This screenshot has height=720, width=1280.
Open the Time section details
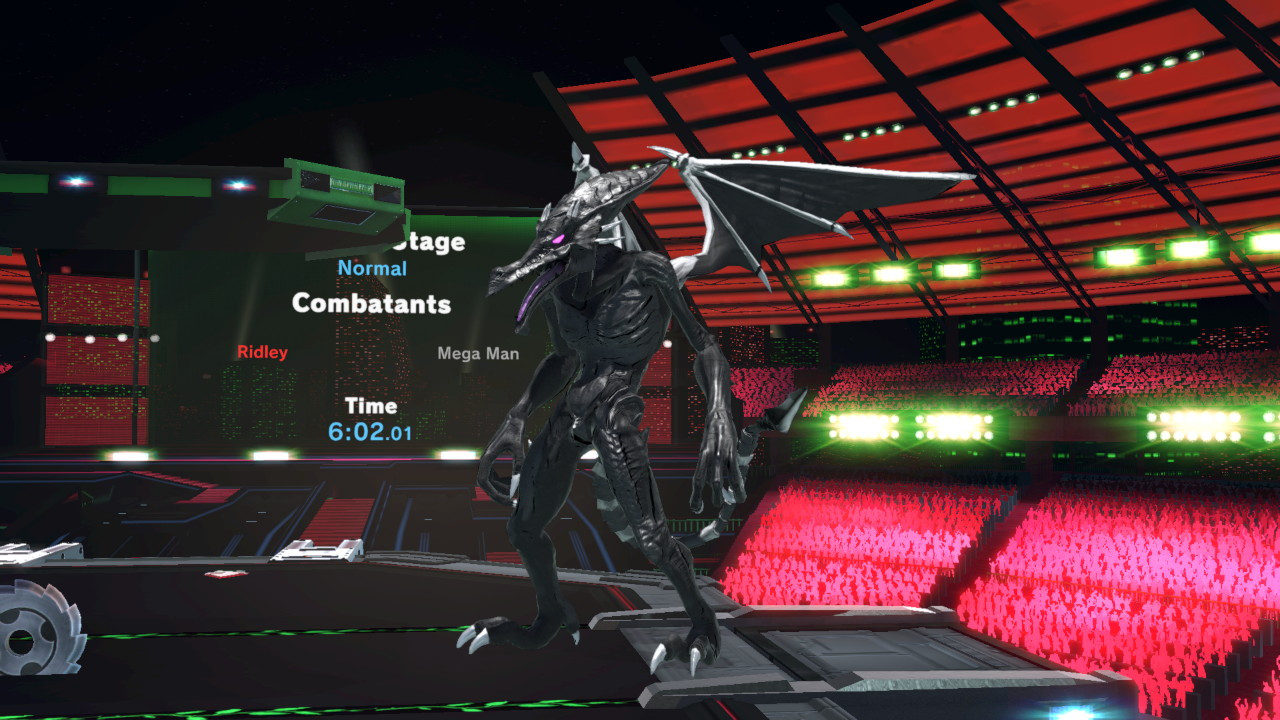(x=369, y=406)
